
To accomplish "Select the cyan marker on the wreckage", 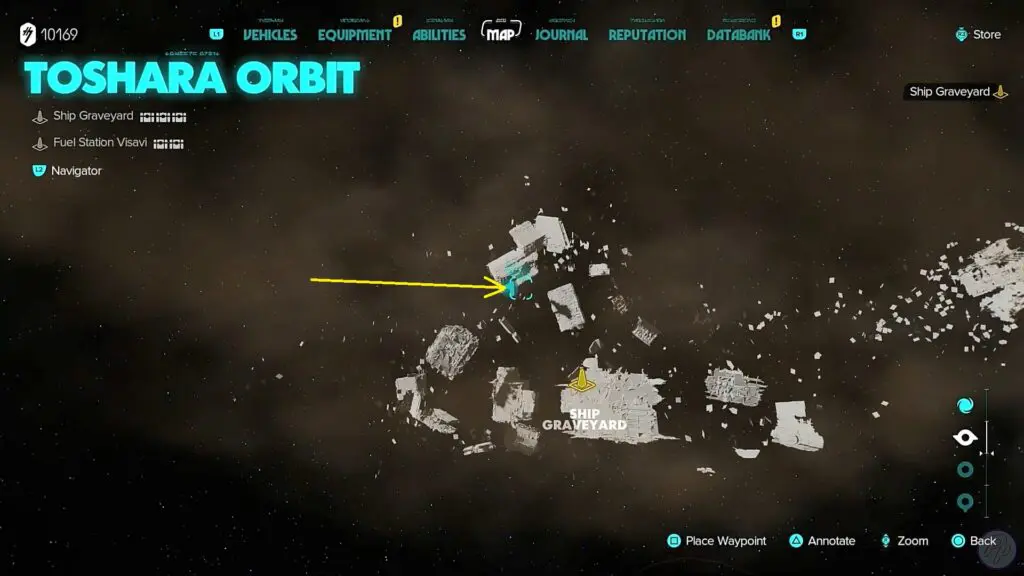I will [517, 289].
